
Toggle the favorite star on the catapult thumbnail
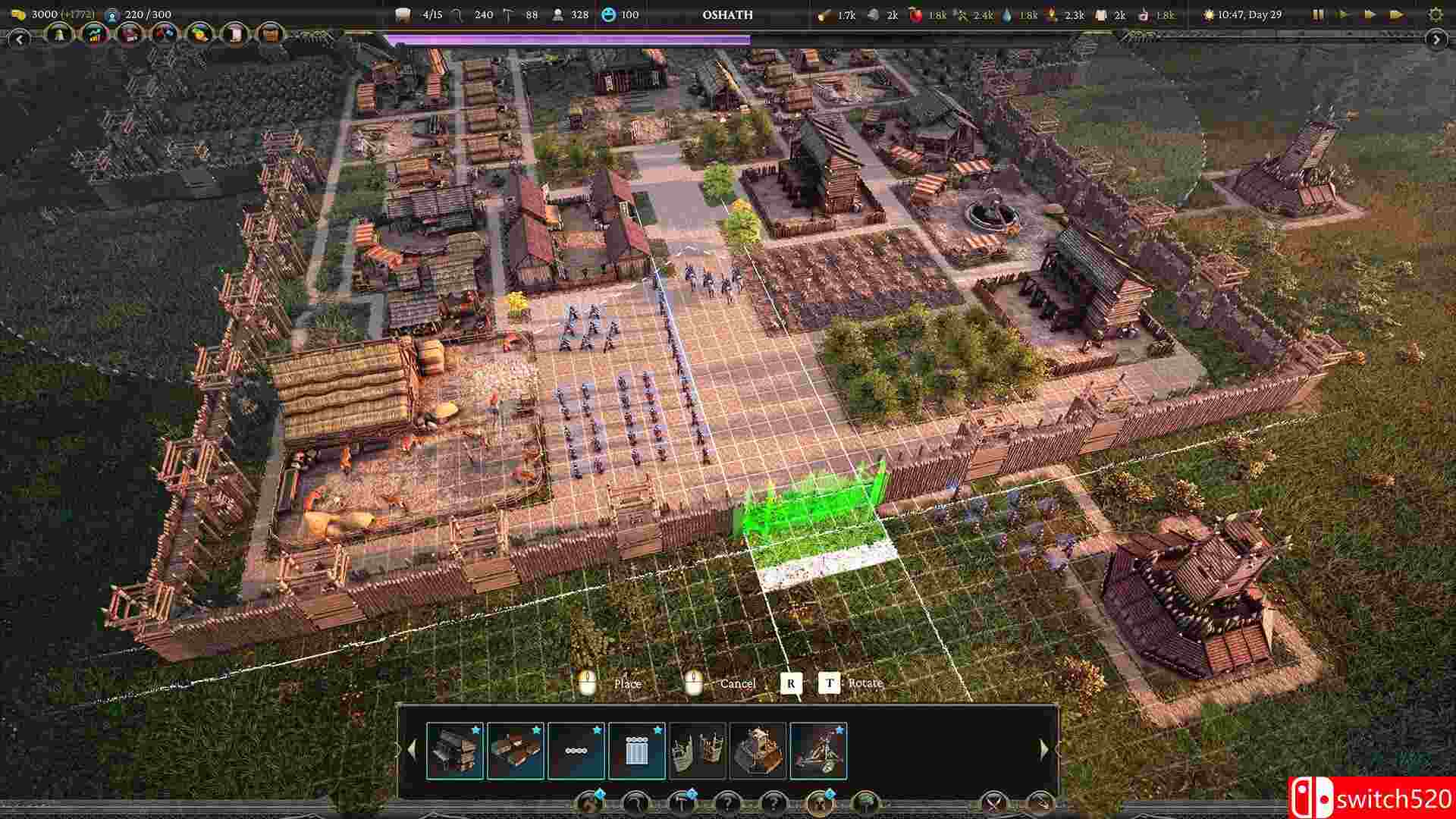click(x=839, y=730)
